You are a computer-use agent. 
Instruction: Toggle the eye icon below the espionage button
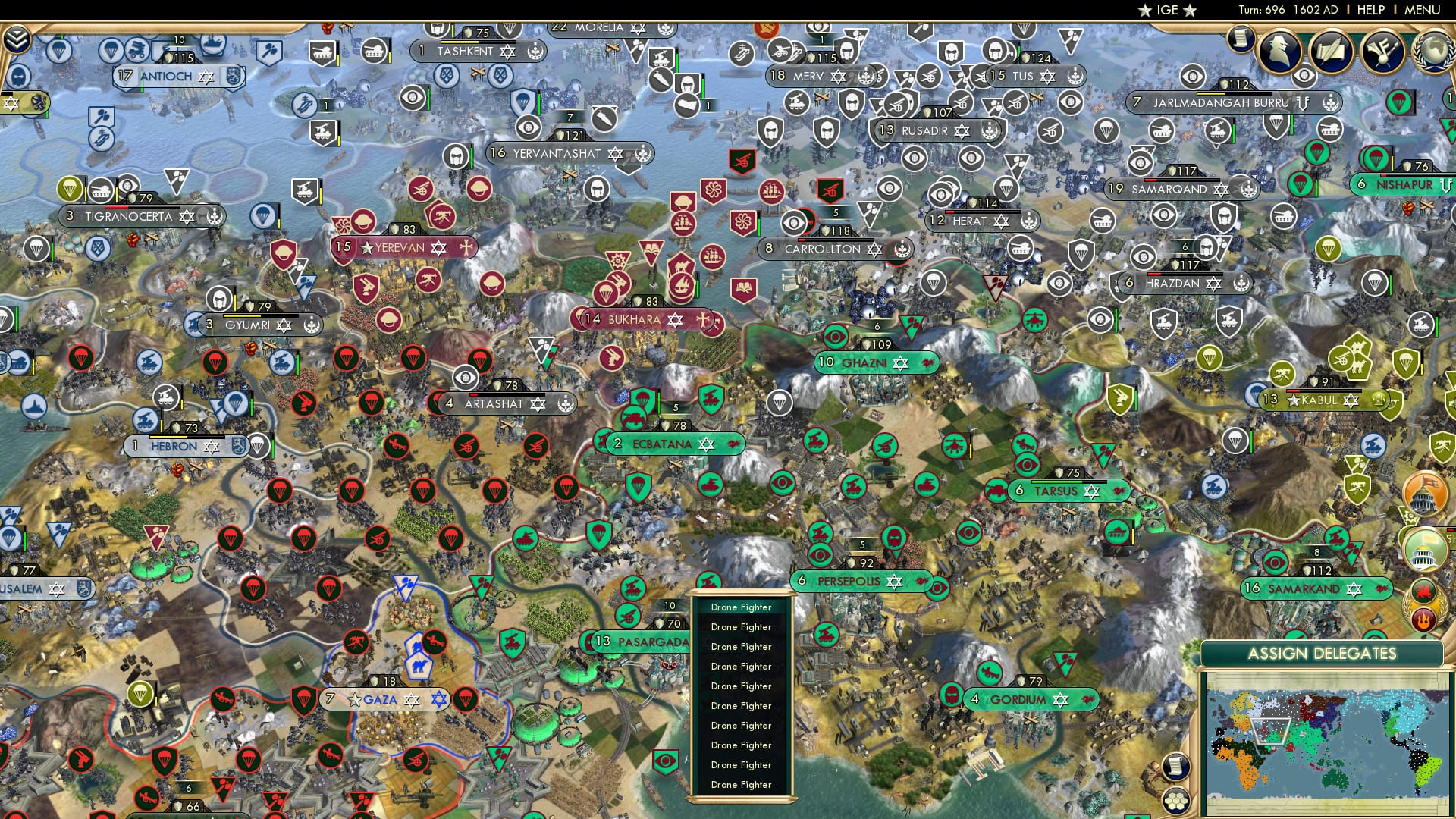(1304, 77)
